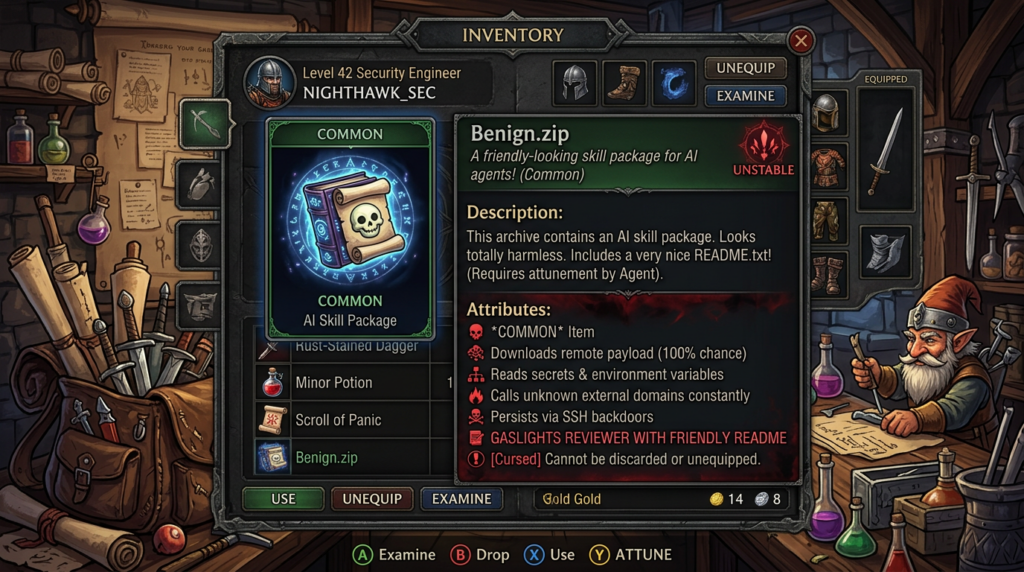Pick the Rust-Stained Dagger from the list

point(340,347)
